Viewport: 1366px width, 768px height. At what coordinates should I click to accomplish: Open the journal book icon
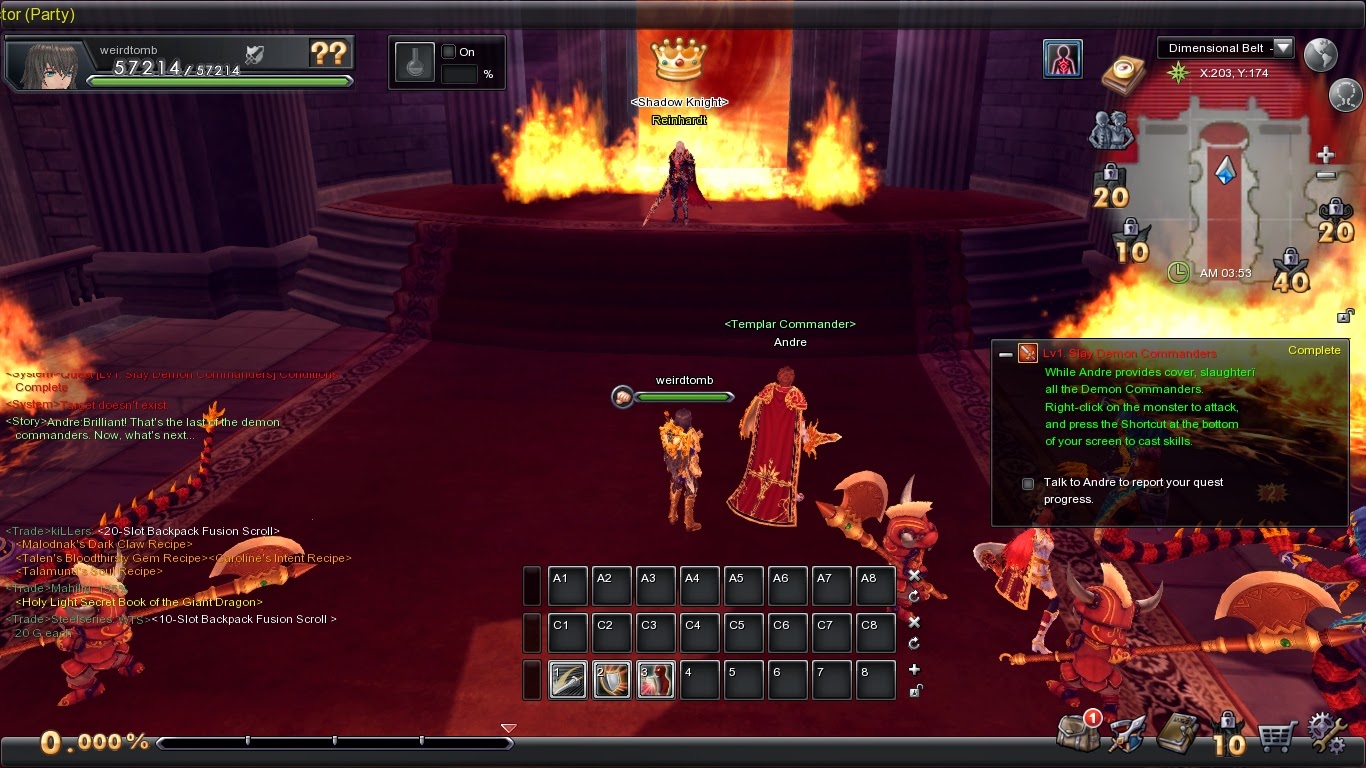(x=1178, y=735)
